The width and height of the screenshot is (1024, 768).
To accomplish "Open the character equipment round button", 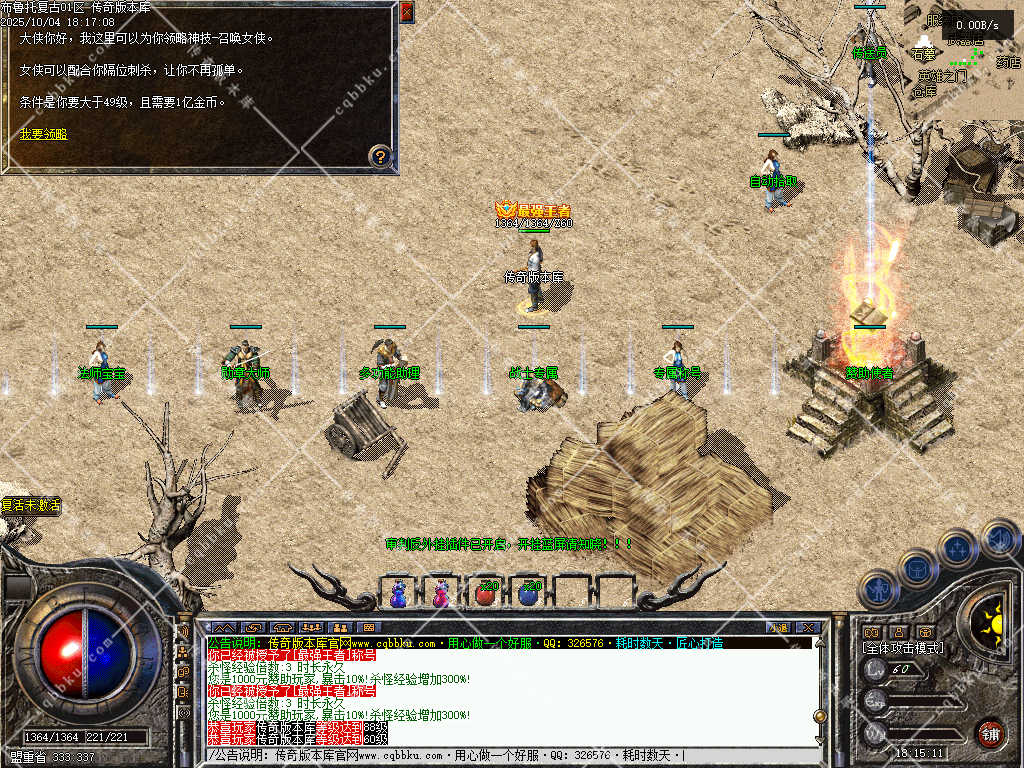I will pos(876,589).
